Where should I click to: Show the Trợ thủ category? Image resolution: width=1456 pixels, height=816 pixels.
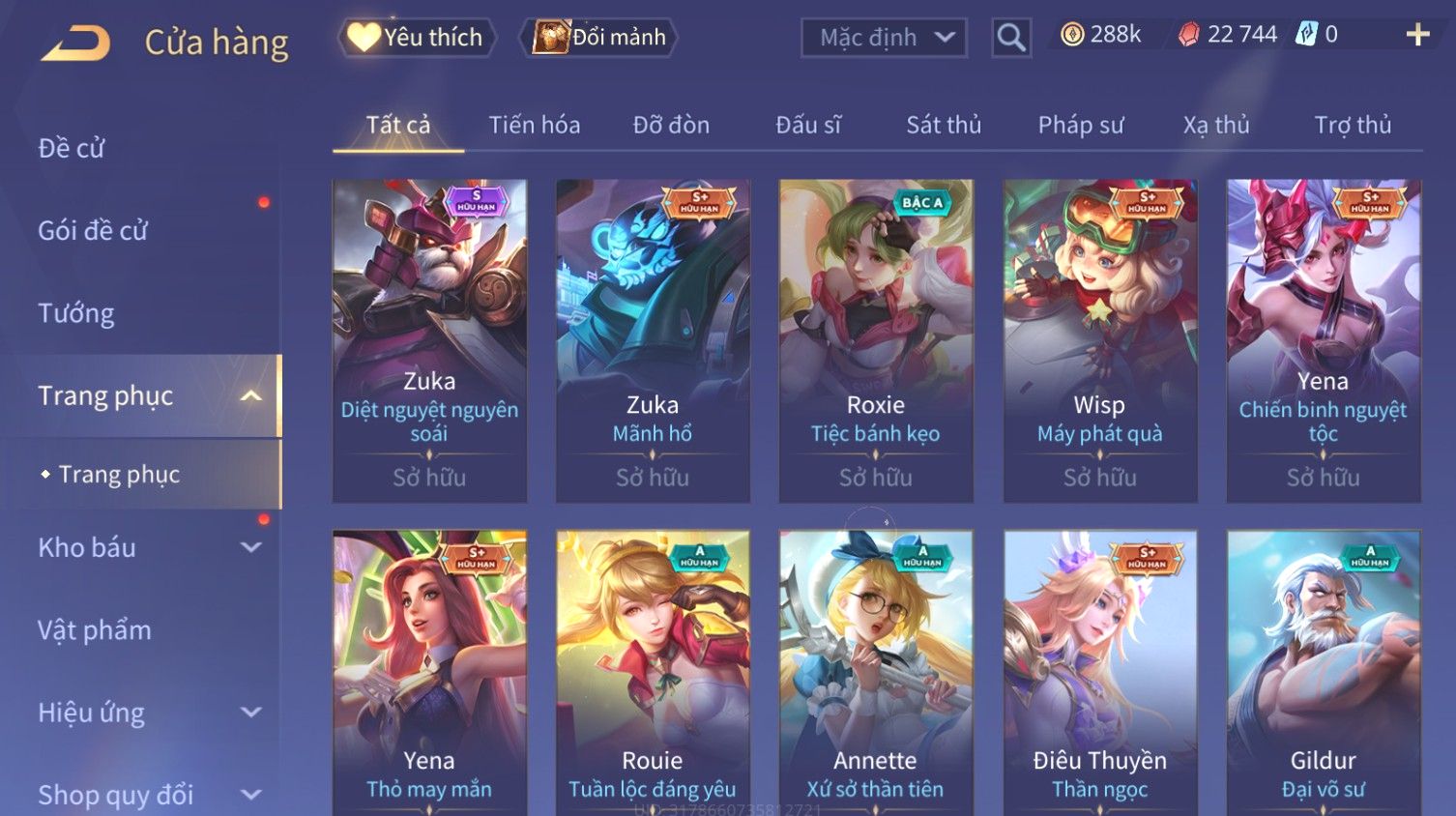(x=1352, y=125)
